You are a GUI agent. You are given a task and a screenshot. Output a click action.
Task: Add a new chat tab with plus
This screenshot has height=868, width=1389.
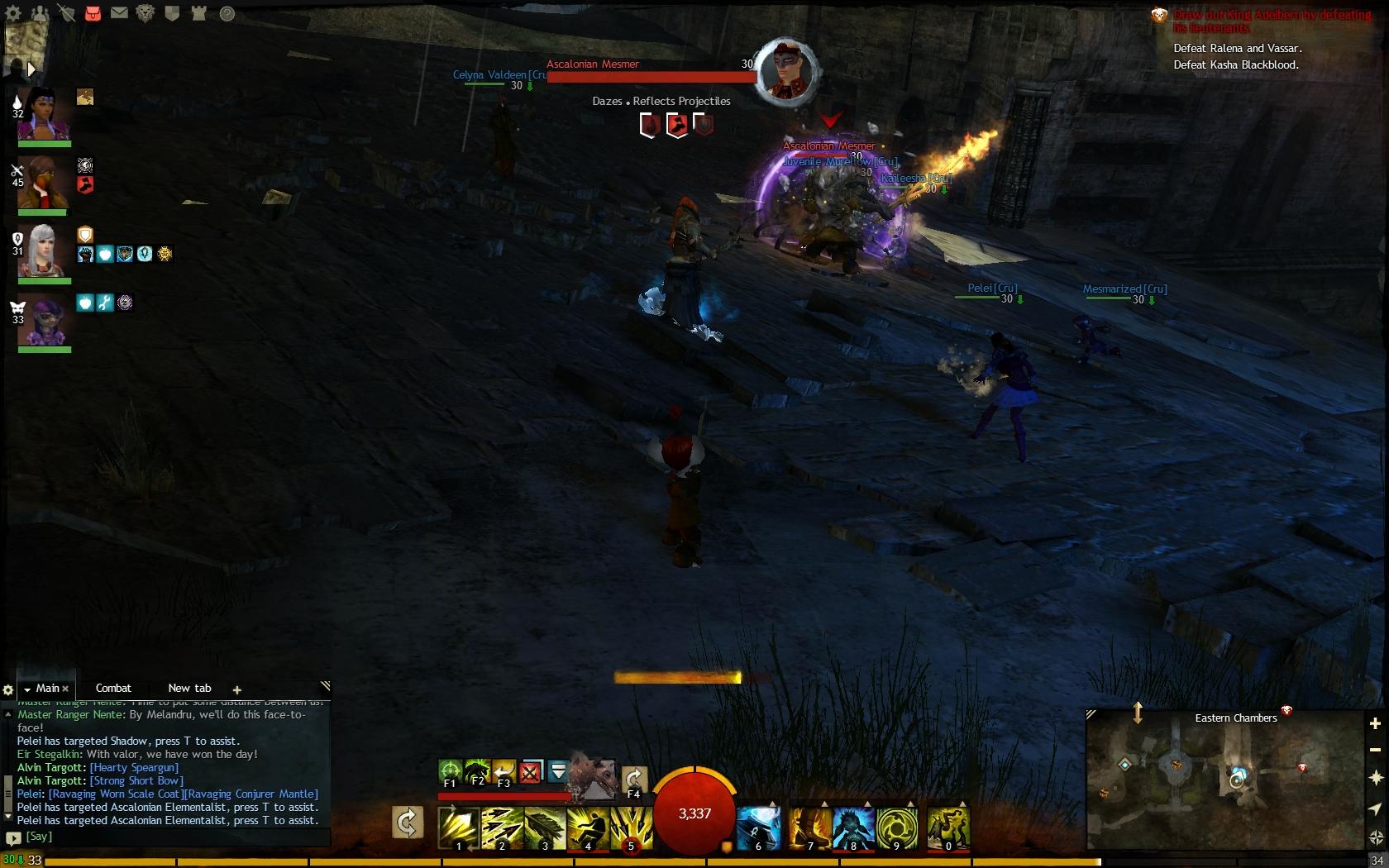(237, 689)
